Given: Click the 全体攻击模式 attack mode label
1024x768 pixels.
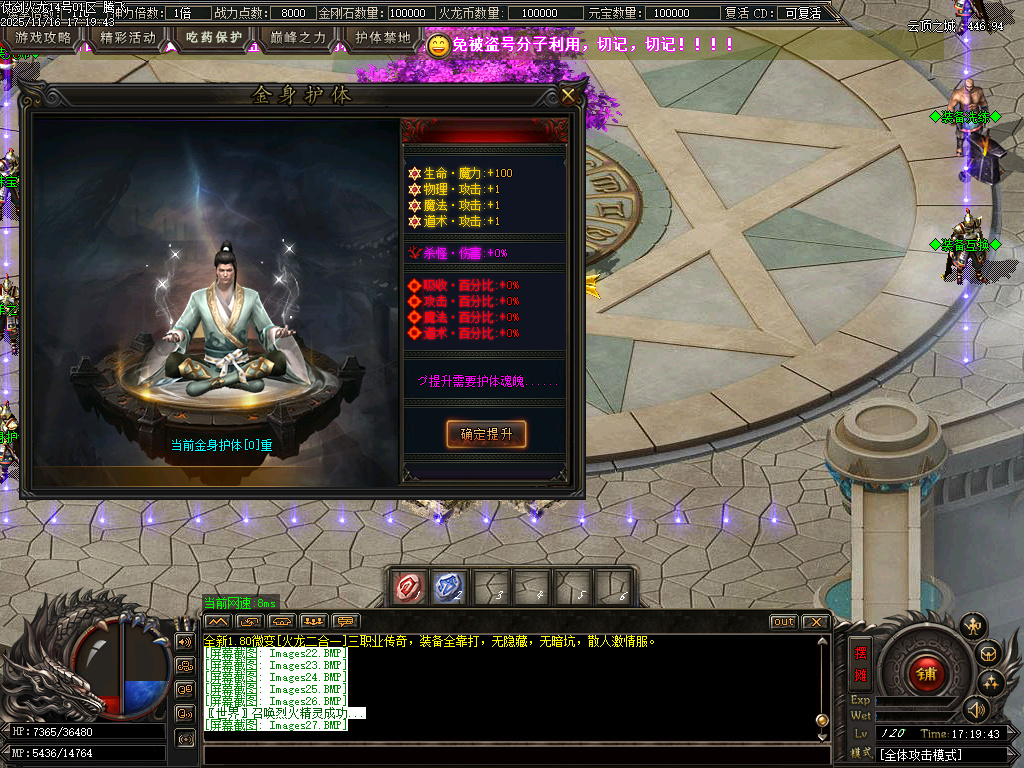Looking at the screenshot, I should tap(921, 754).
